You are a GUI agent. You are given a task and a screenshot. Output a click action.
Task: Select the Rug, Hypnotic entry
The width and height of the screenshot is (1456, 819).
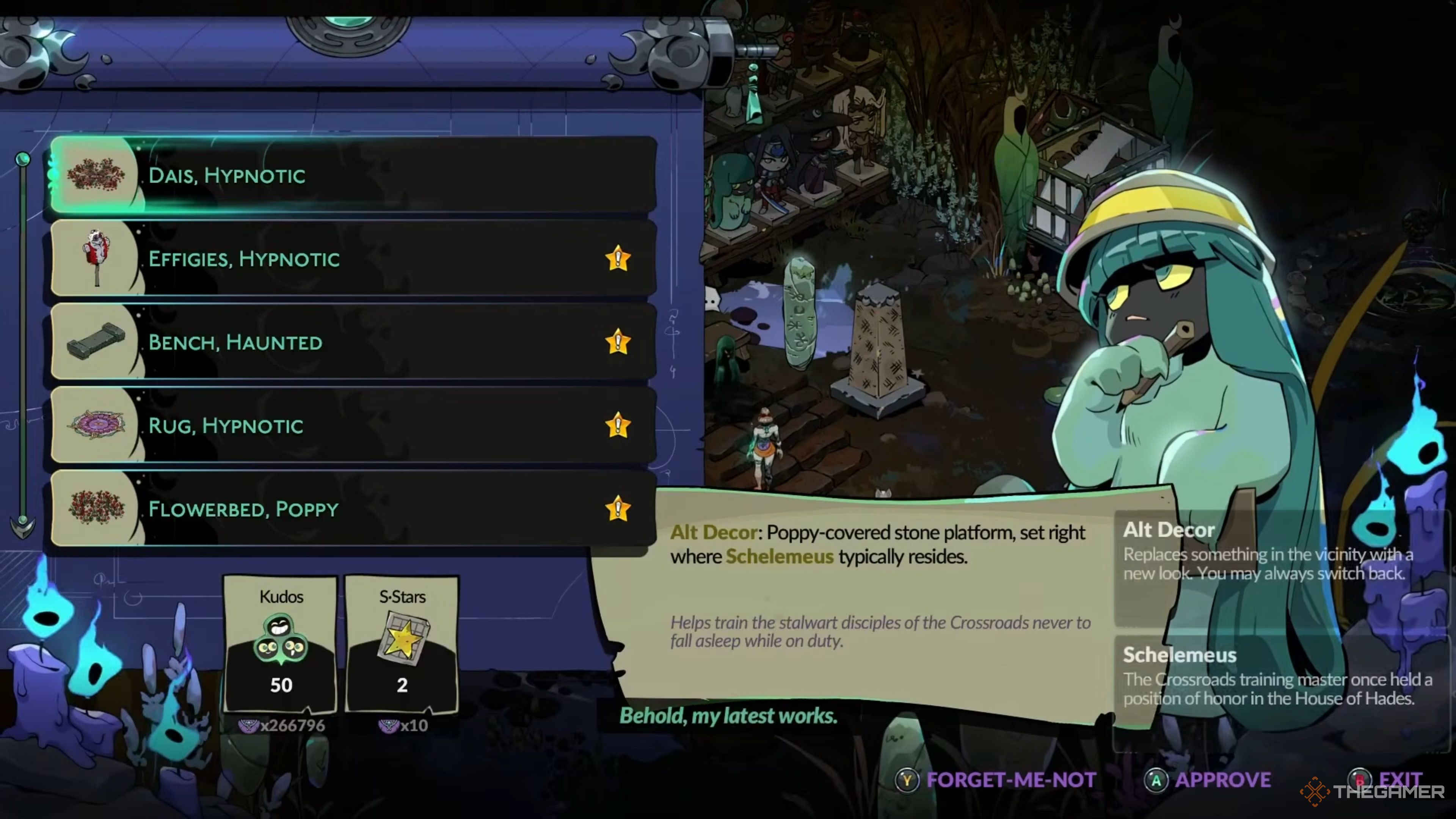[x=353, y=425]
